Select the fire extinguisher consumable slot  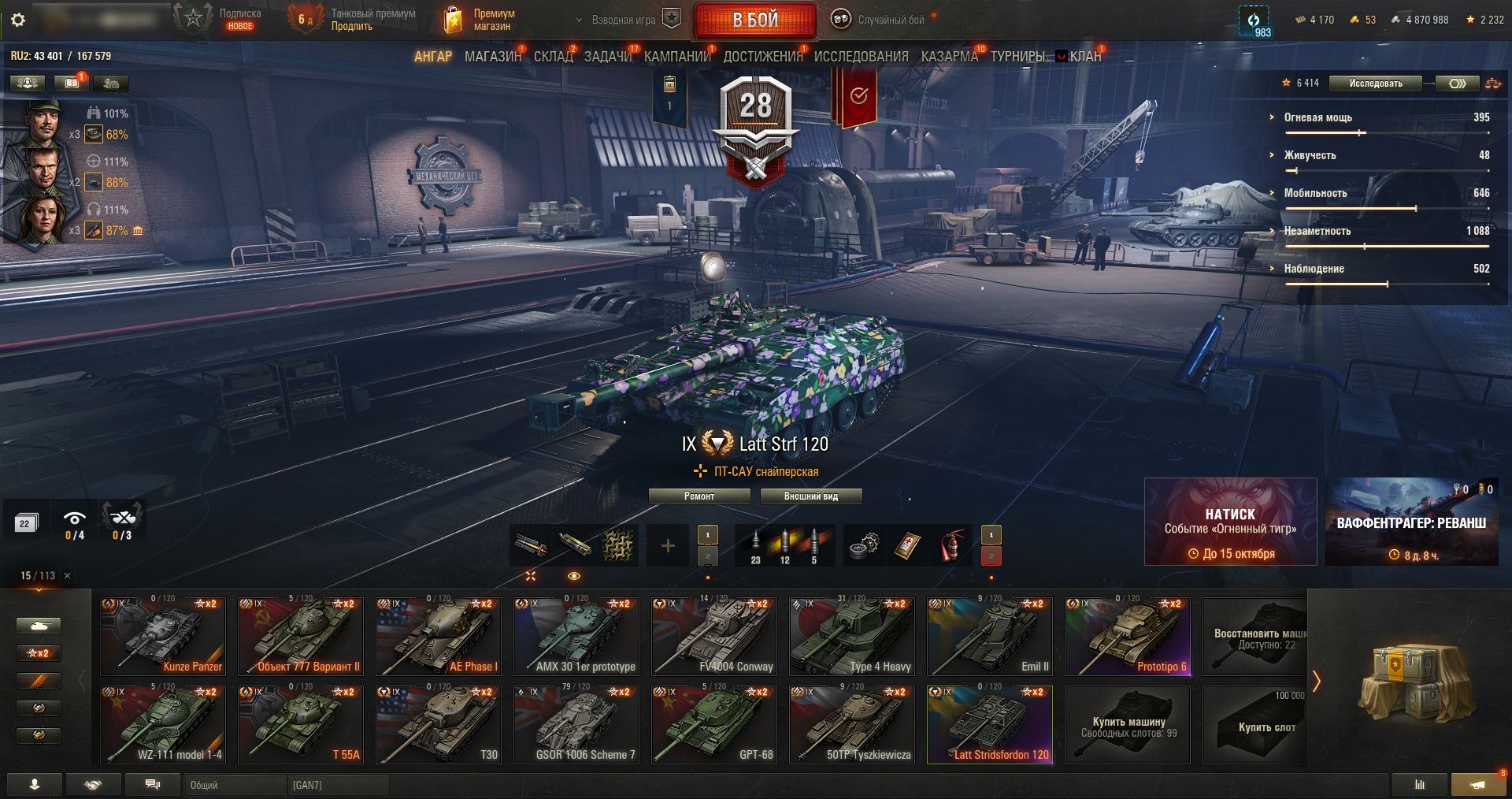pos(951,544)
